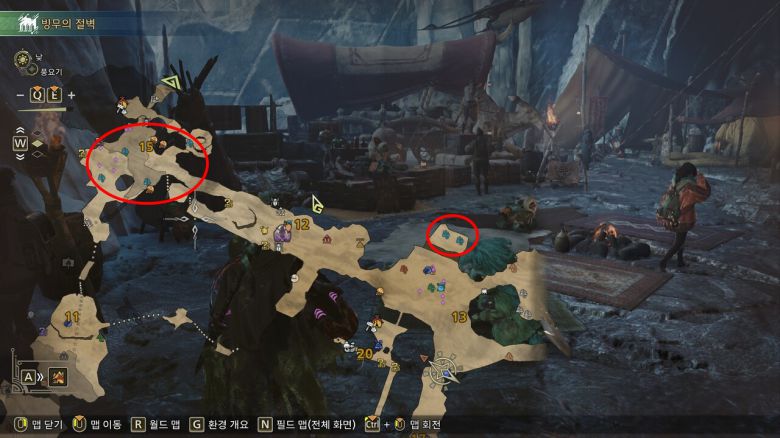Viewport: 780px width, 438px height.
Task: Click the map zoom-out minus sign
Action: click(x=20, y=95)
